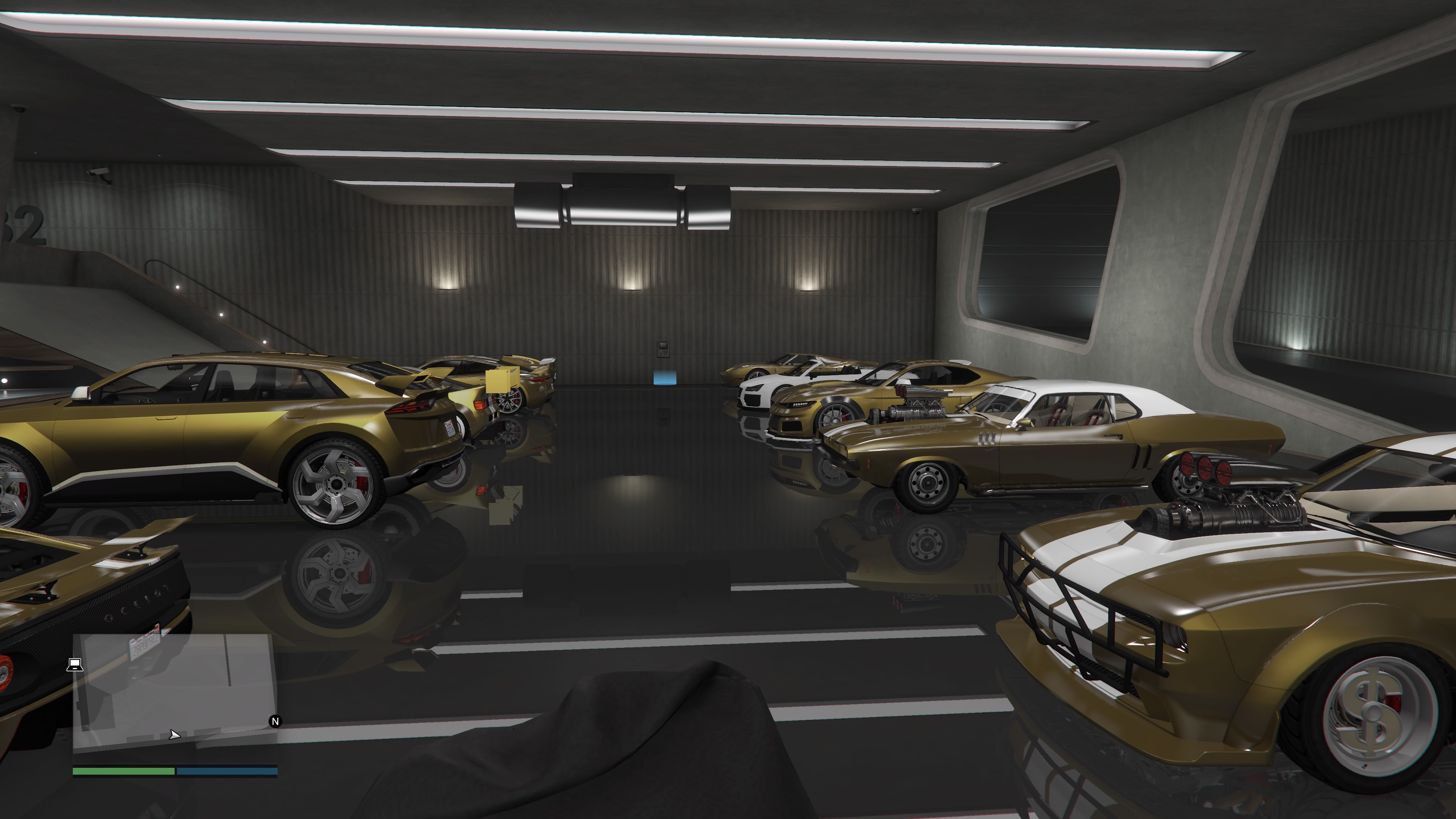Select the laptop blip beside the minimap
This screenshot has height=819, width=1456.
(x=75, y=665)
